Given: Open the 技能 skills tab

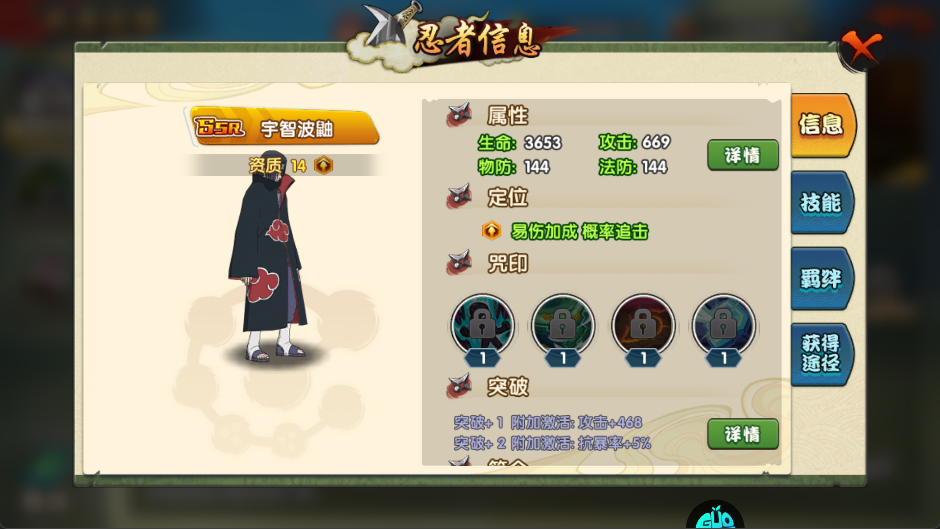Looking at the screenshot, I should click(821, 203).
